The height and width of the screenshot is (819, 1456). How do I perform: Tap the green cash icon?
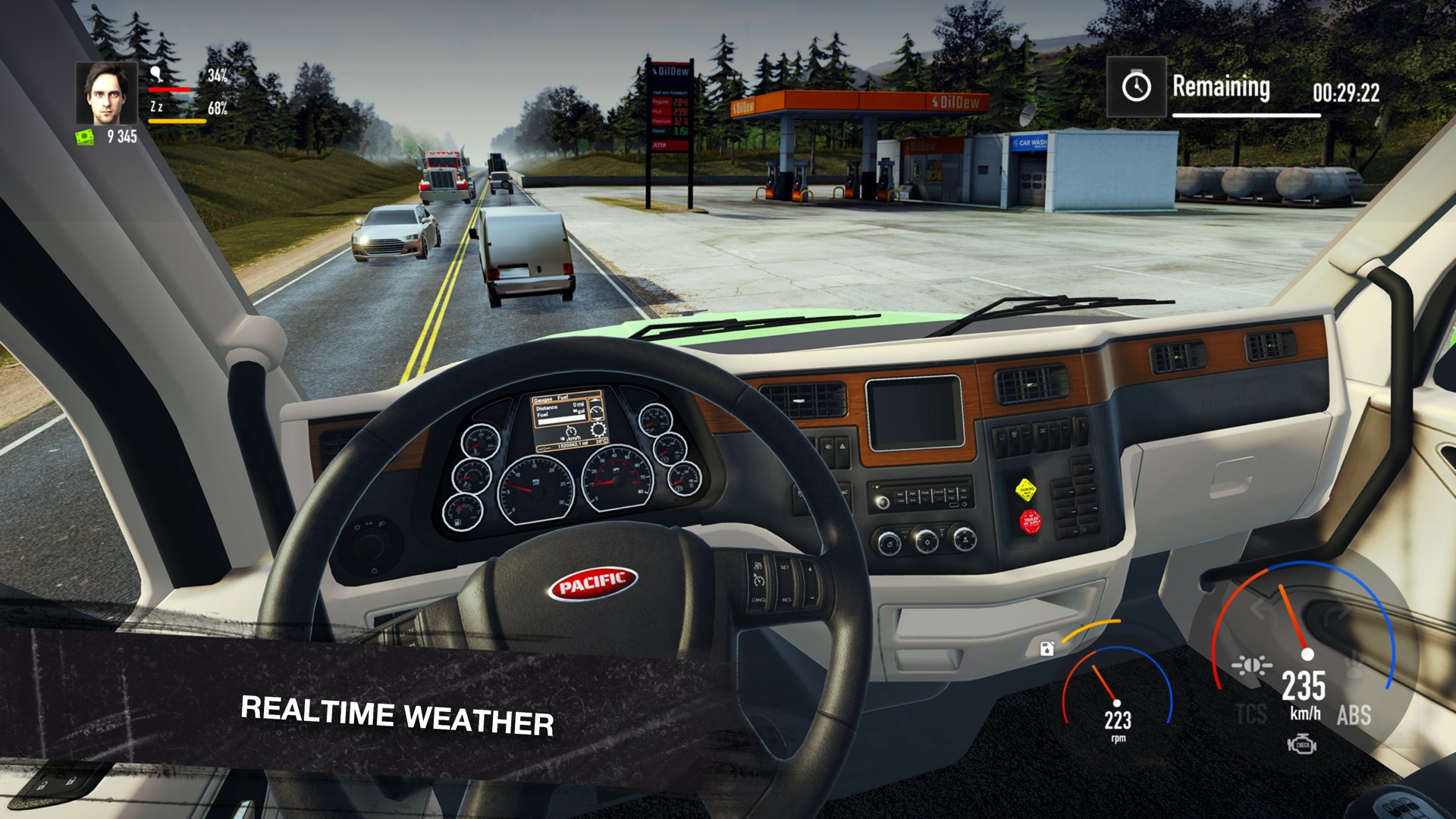point(85,136)
